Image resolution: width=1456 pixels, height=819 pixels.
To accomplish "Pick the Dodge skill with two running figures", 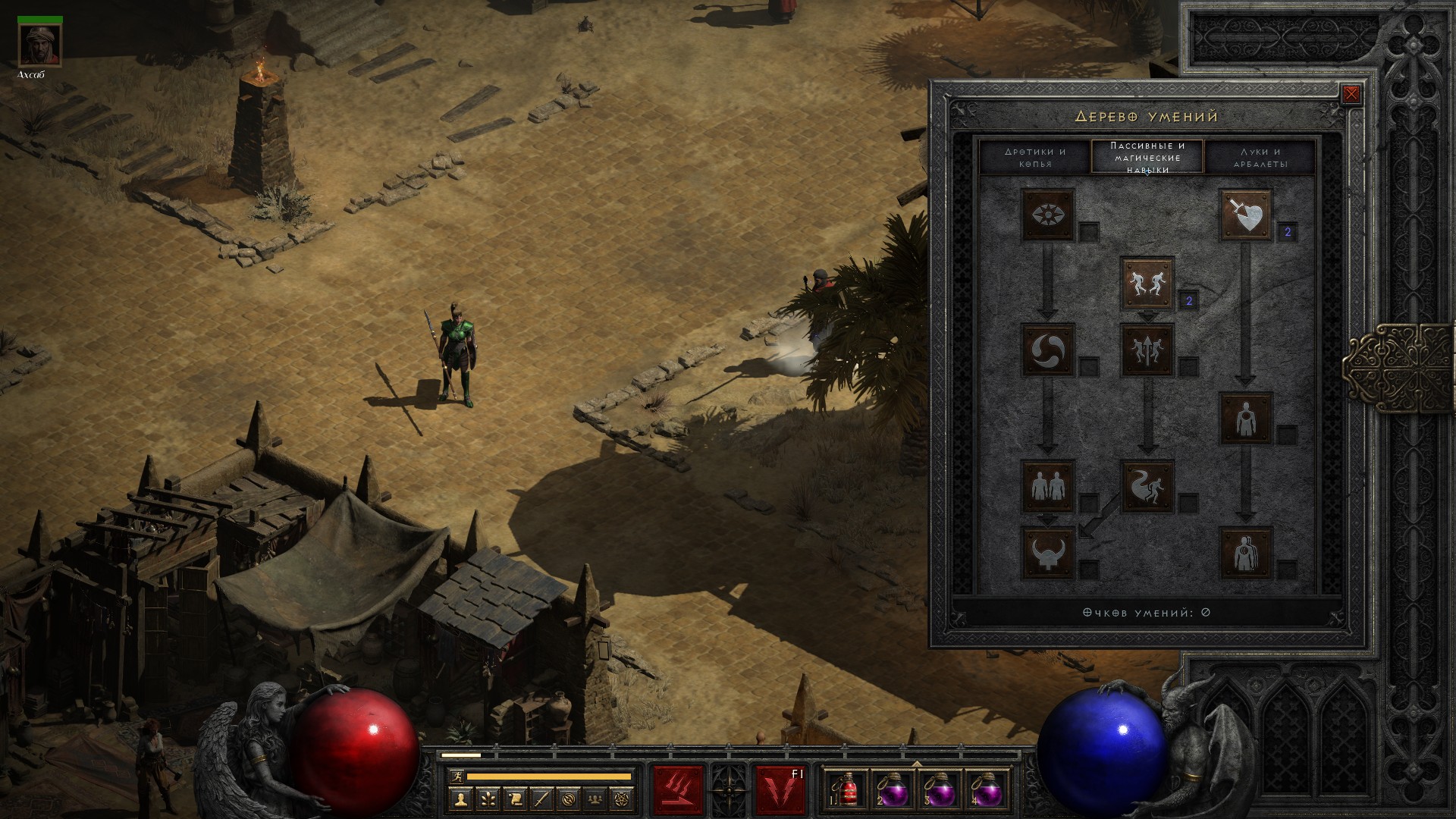I will pyautogui.click(x=1147, y=284).
